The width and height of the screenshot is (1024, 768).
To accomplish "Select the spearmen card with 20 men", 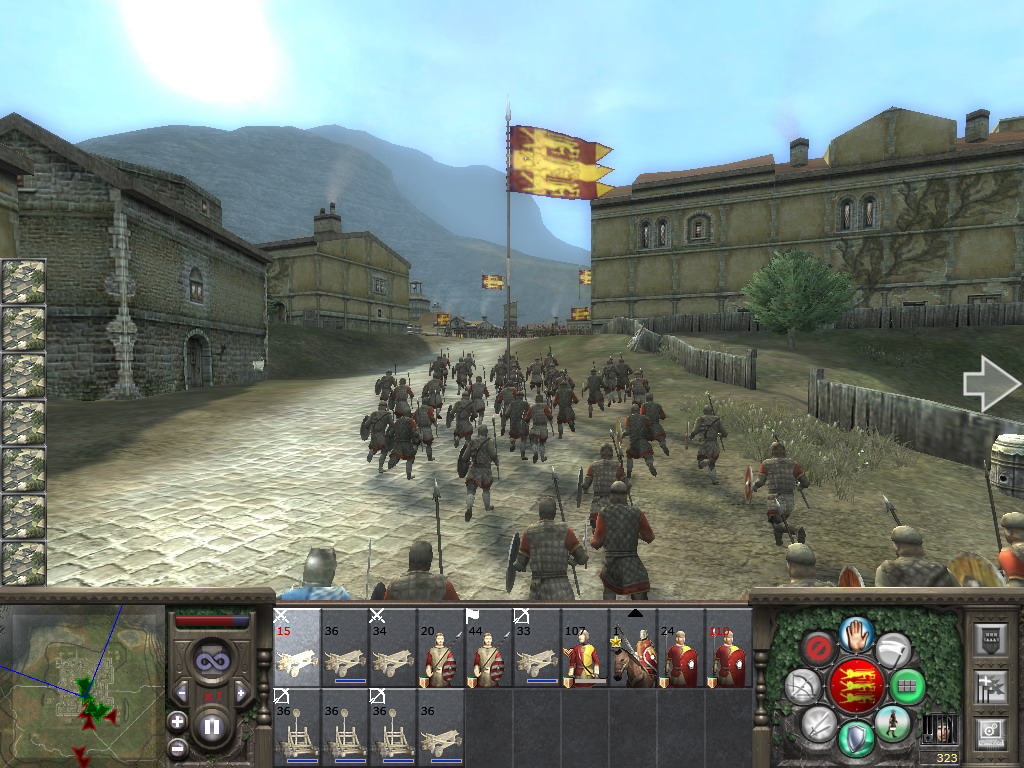I will pyautogui.click(x=441, y=650).
